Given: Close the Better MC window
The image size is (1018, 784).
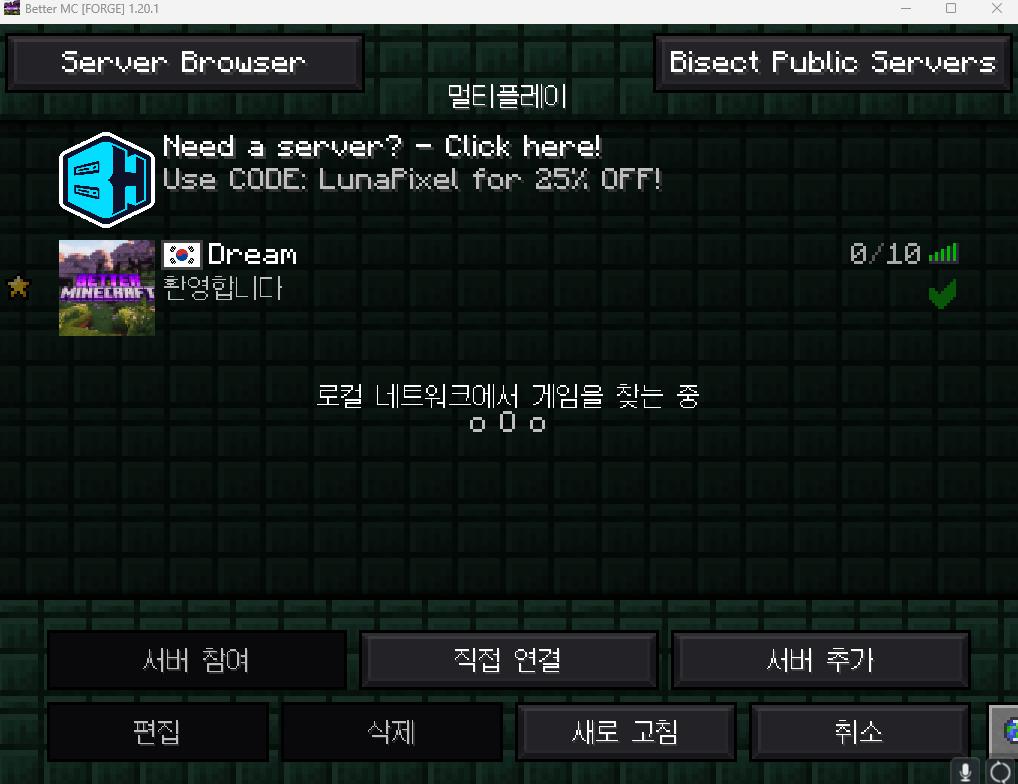Looking at the screenshot, I should tap(996, 9).
